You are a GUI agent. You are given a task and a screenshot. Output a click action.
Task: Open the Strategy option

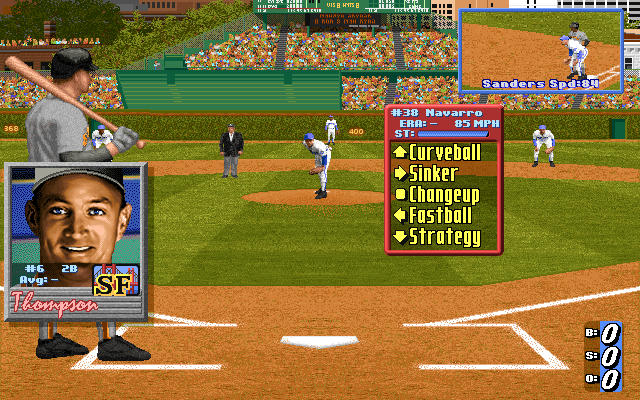pyautogui.click(x=444, y=237)
